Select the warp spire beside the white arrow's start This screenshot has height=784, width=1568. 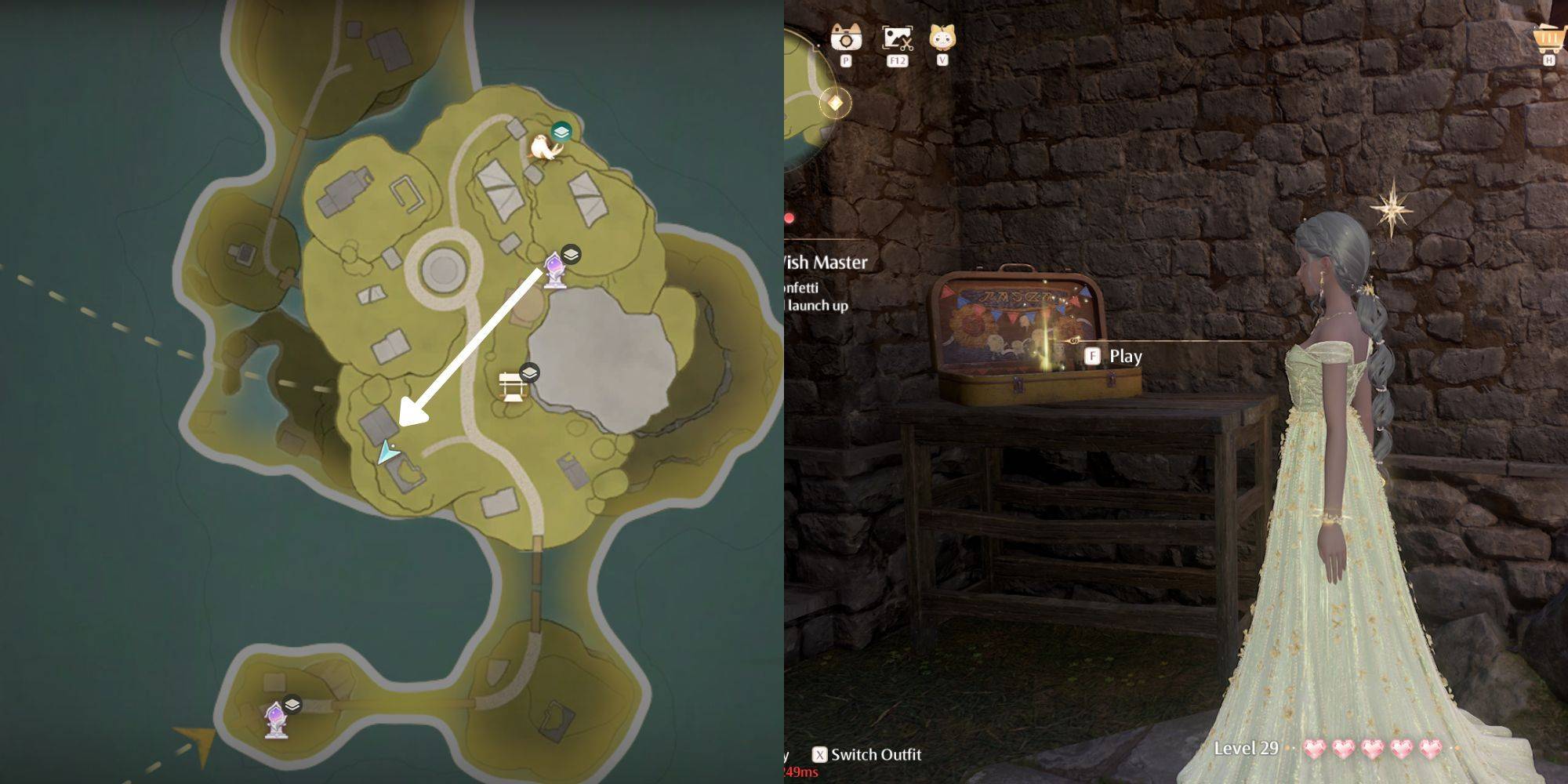556,270
